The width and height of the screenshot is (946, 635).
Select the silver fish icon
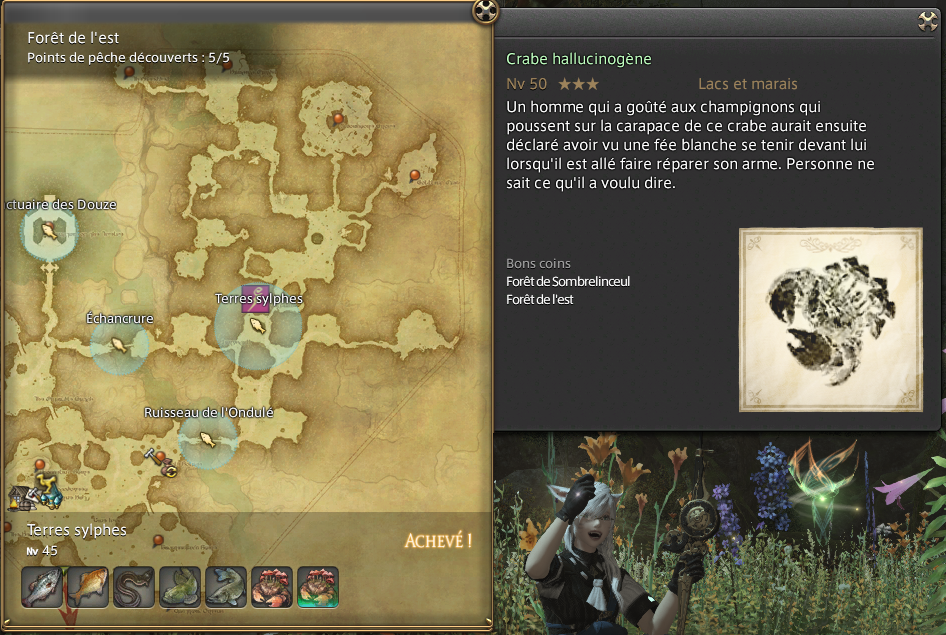pyautogui.click(x=41, y=587)
